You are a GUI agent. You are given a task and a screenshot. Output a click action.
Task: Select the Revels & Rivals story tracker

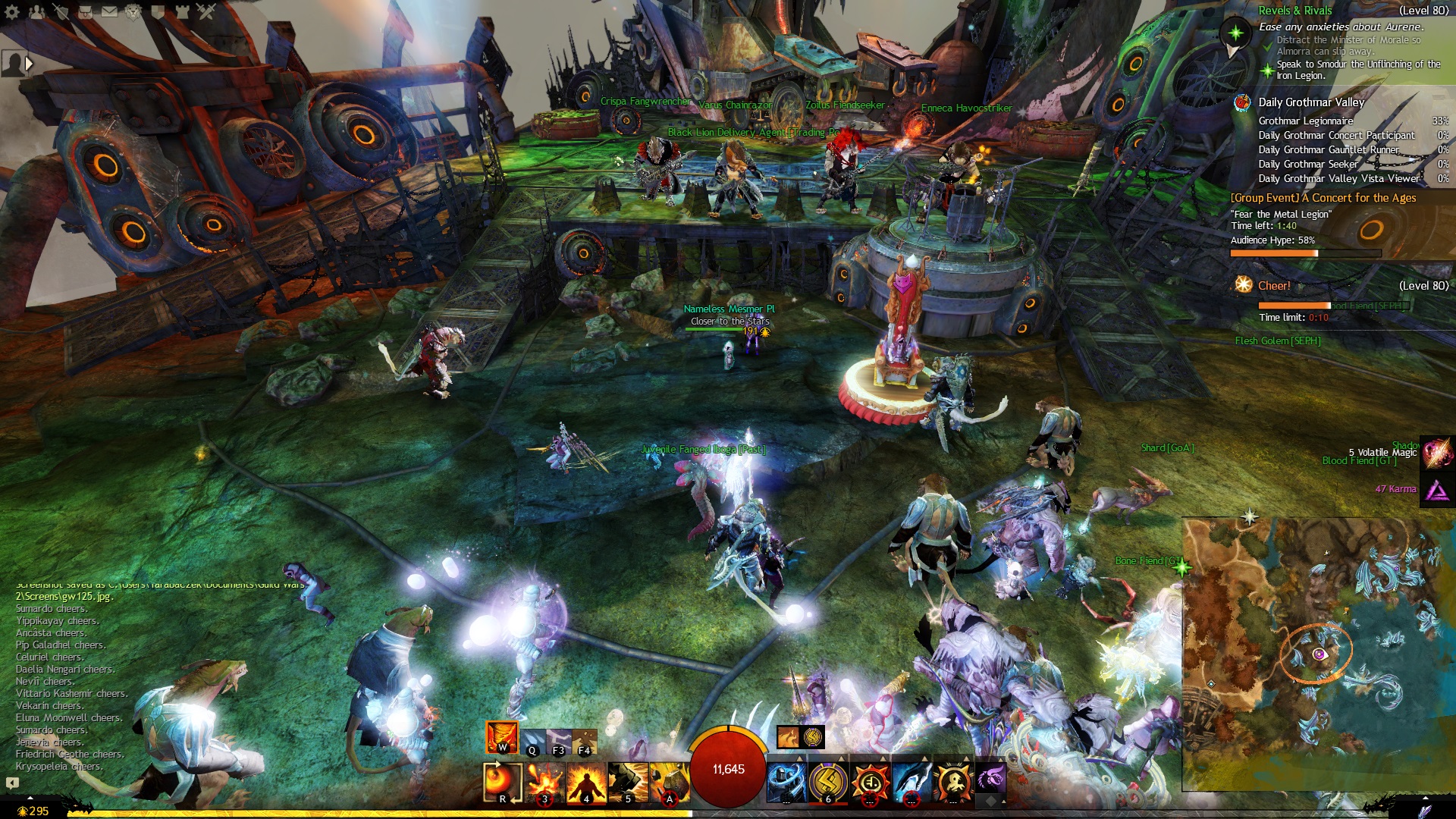(x=1294, y=11)
